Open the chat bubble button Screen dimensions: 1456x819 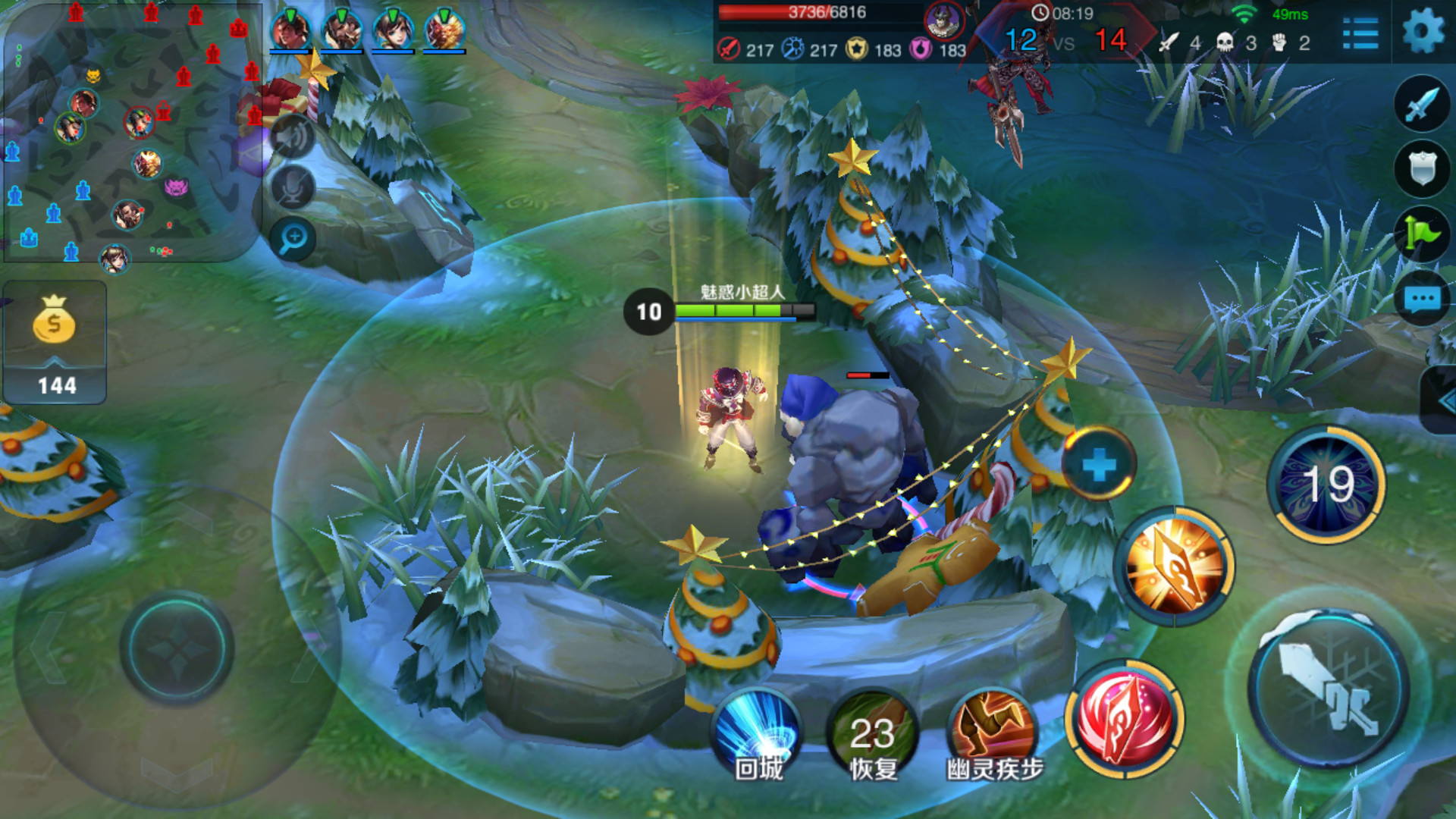pos(1422,300)
